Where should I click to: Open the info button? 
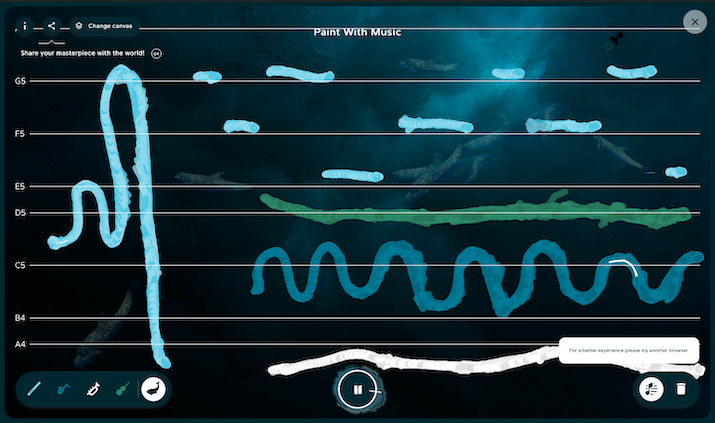coord(25,25)
